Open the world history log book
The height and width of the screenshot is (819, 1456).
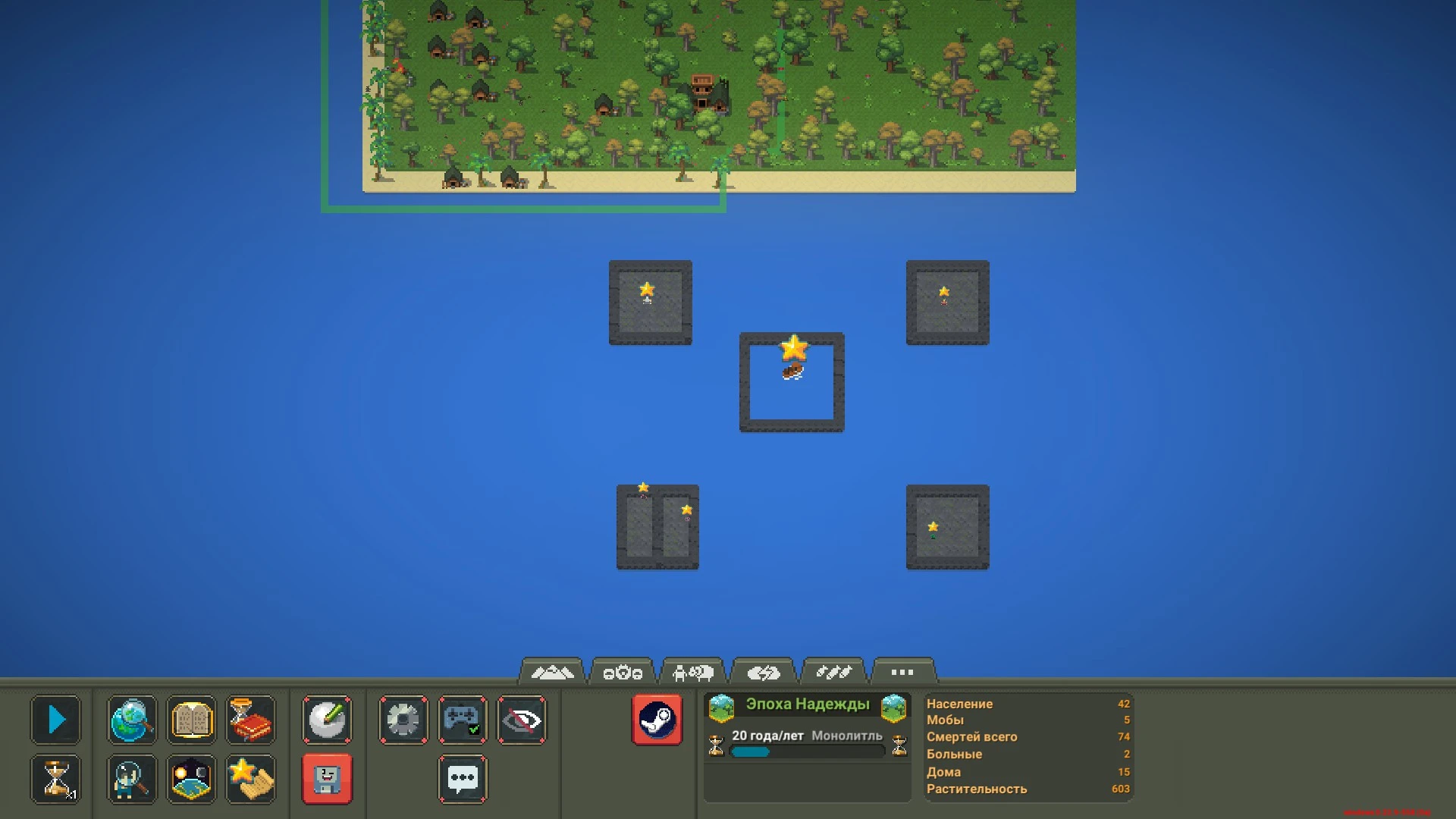coord(250,720)
